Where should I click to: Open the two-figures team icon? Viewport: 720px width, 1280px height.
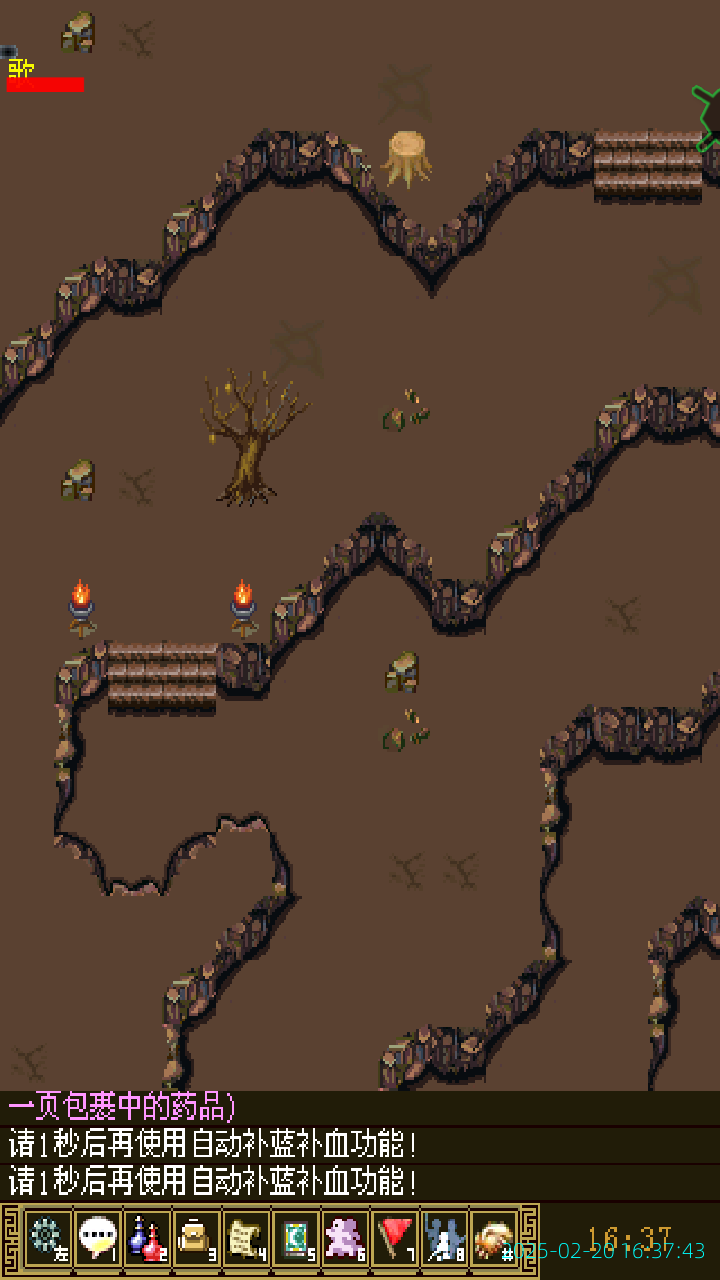(x=444, y=1238)
